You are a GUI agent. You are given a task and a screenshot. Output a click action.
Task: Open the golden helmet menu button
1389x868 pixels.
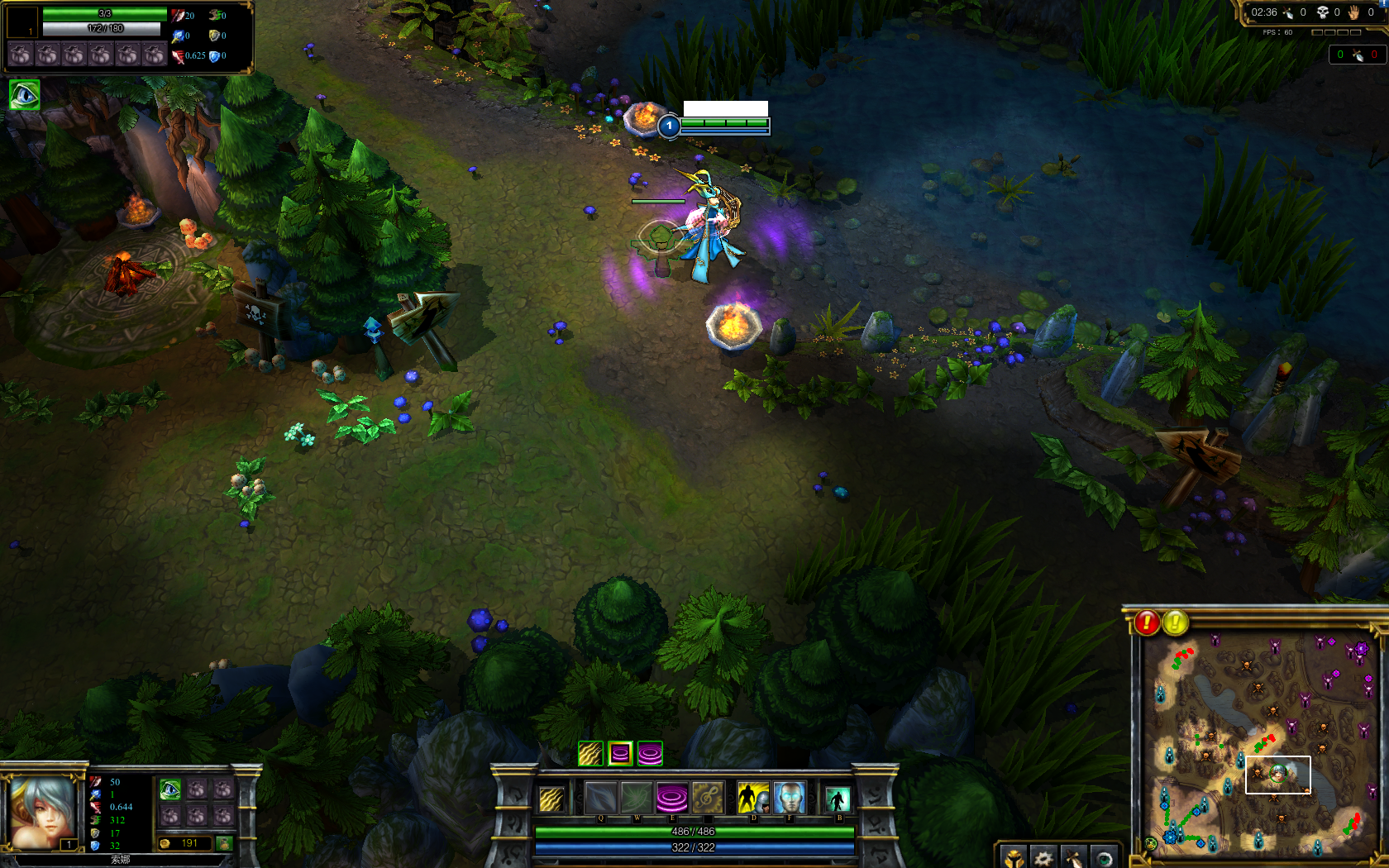tap(1014, 858)
